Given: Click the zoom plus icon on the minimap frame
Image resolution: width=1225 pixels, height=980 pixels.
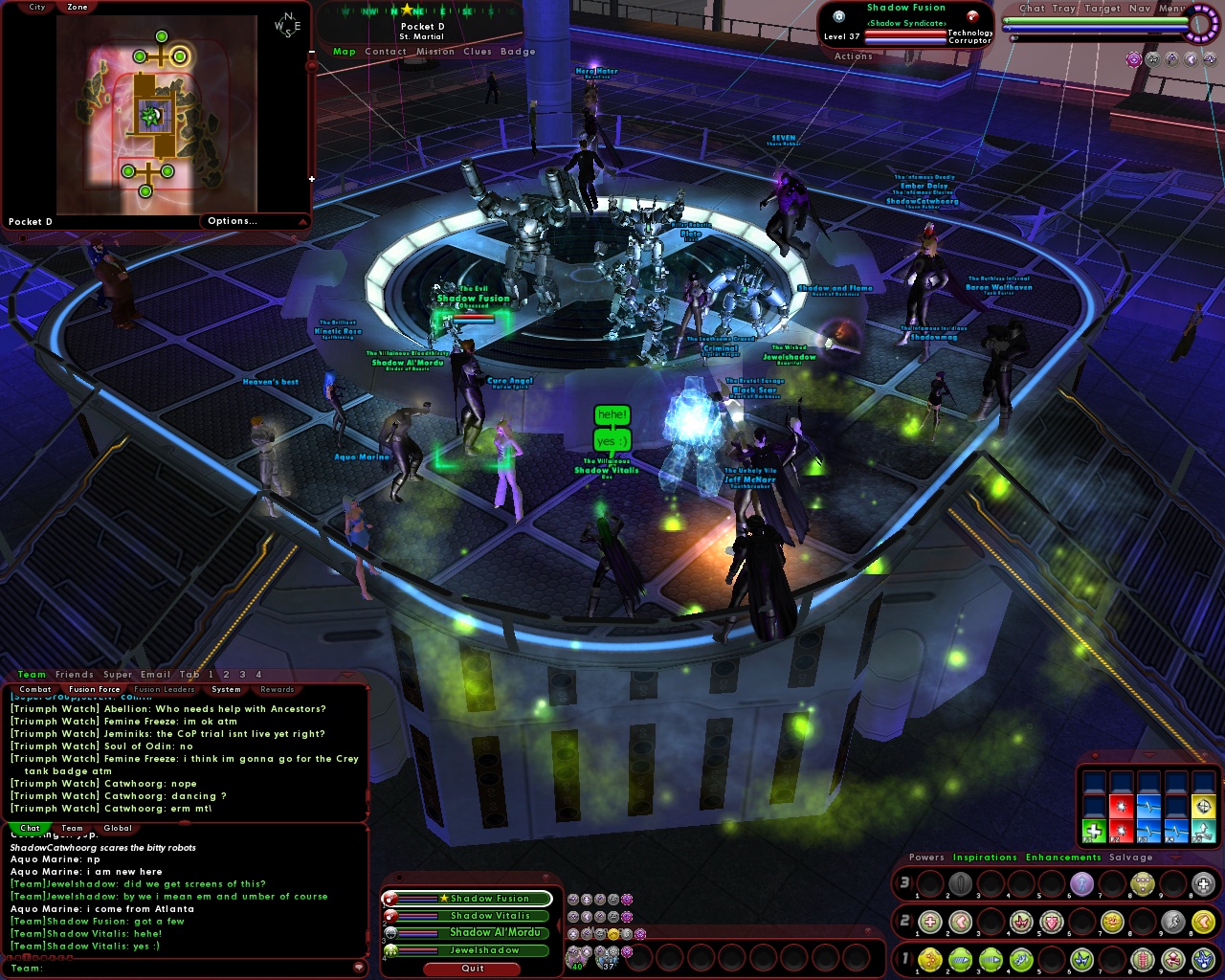Looking at the screenshot, I should tap(311, 178).
